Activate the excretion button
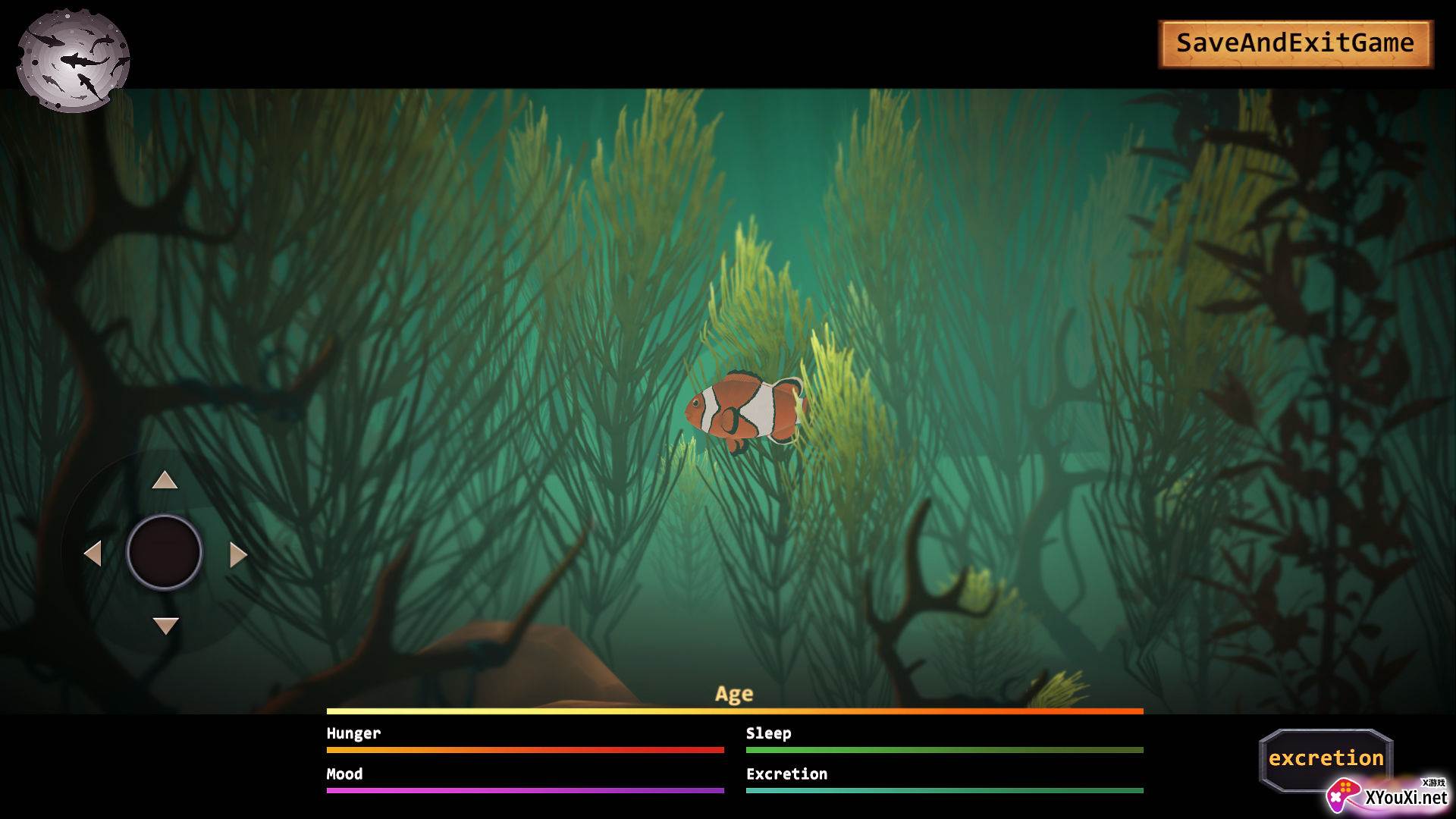Screen dimensions: 1456x819 (x=1326, y=758)
